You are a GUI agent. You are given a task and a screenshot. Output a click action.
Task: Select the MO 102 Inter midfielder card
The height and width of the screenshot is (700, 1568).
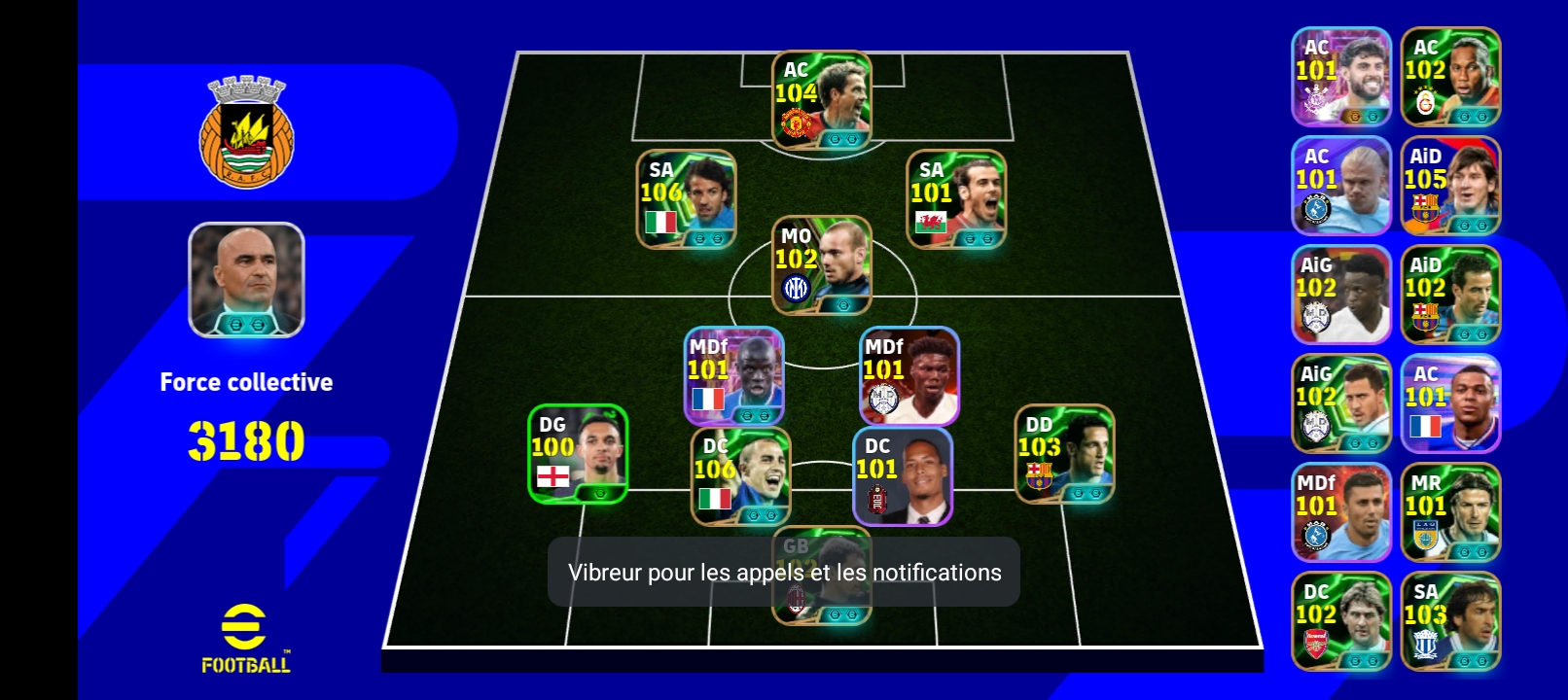(x=822, y=265)
